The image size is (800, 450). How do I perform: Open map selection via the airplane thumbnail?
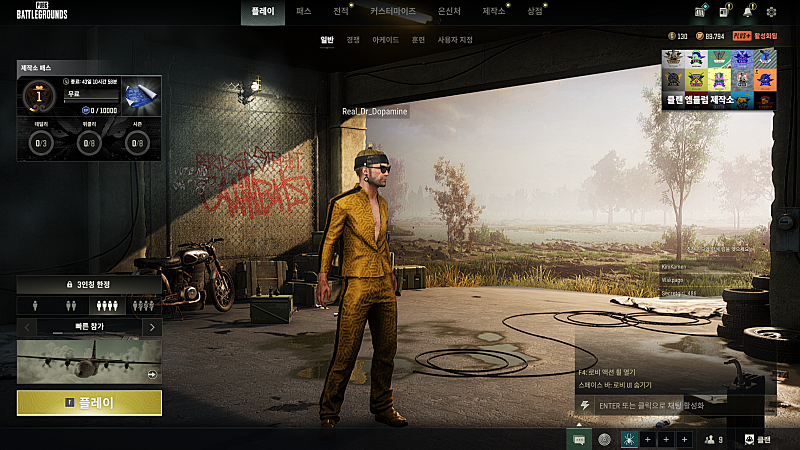tap(89, 361)
